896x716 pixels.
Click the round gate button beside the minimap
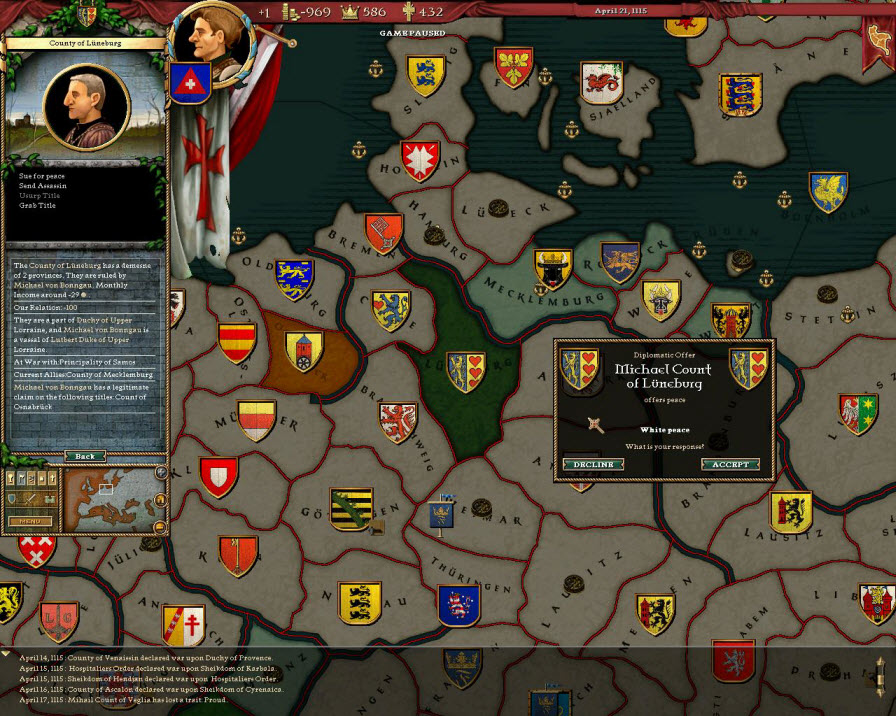(x=161, y=499)
